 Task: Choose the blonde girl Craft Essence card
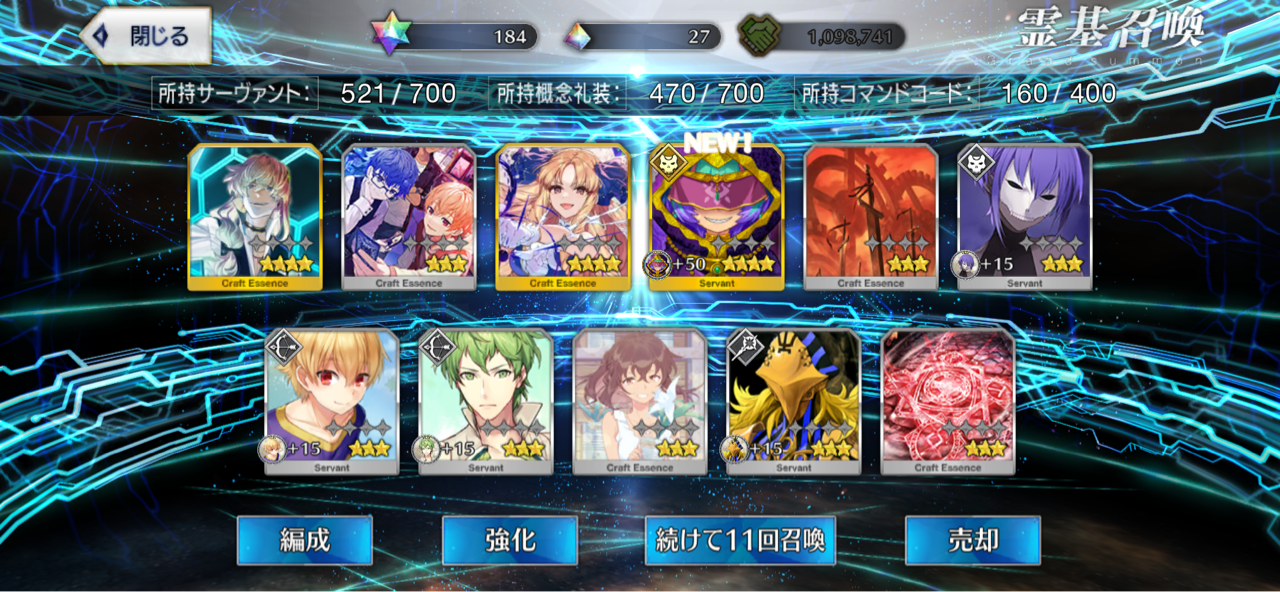point(563,217)
